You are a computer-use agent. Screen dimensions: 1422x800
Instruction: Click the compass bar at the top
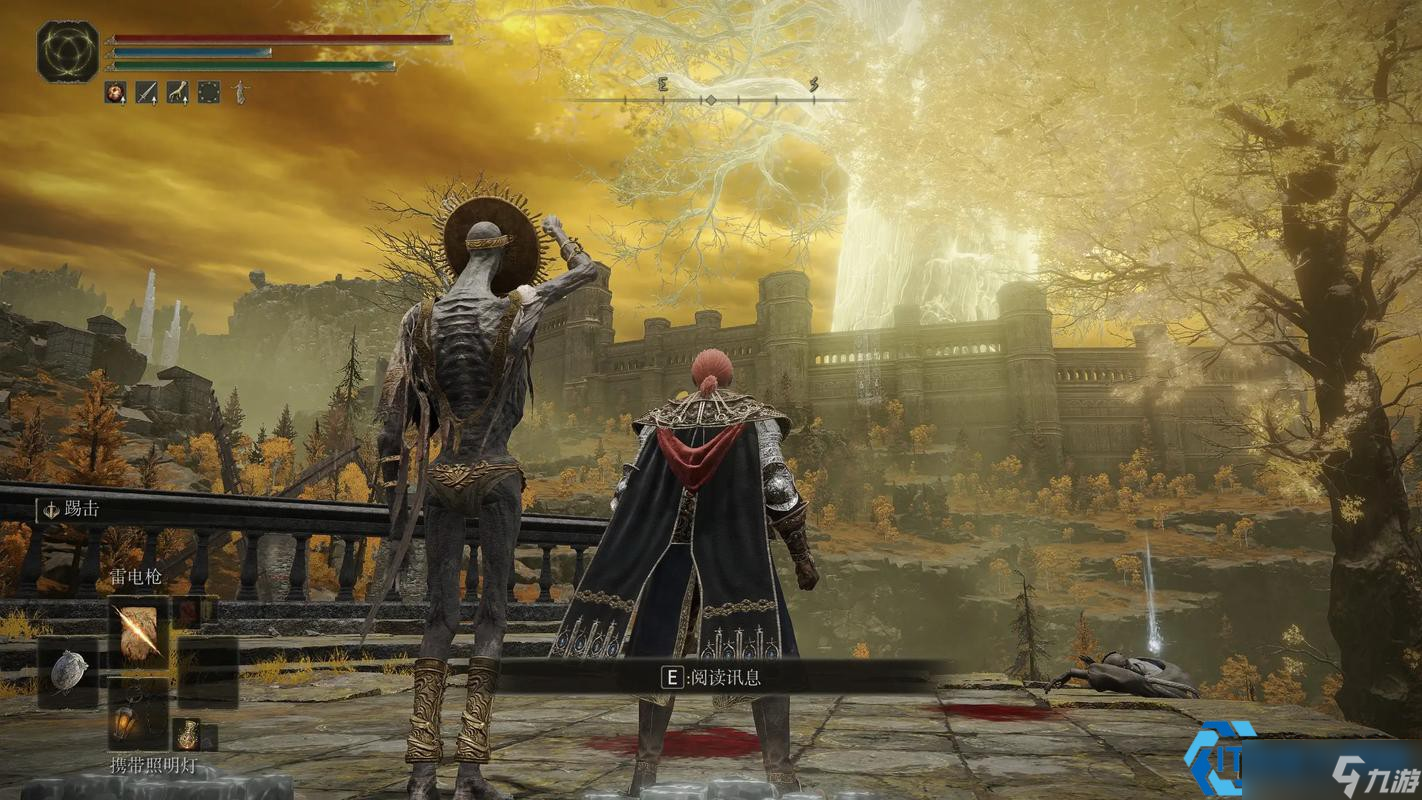708,99
